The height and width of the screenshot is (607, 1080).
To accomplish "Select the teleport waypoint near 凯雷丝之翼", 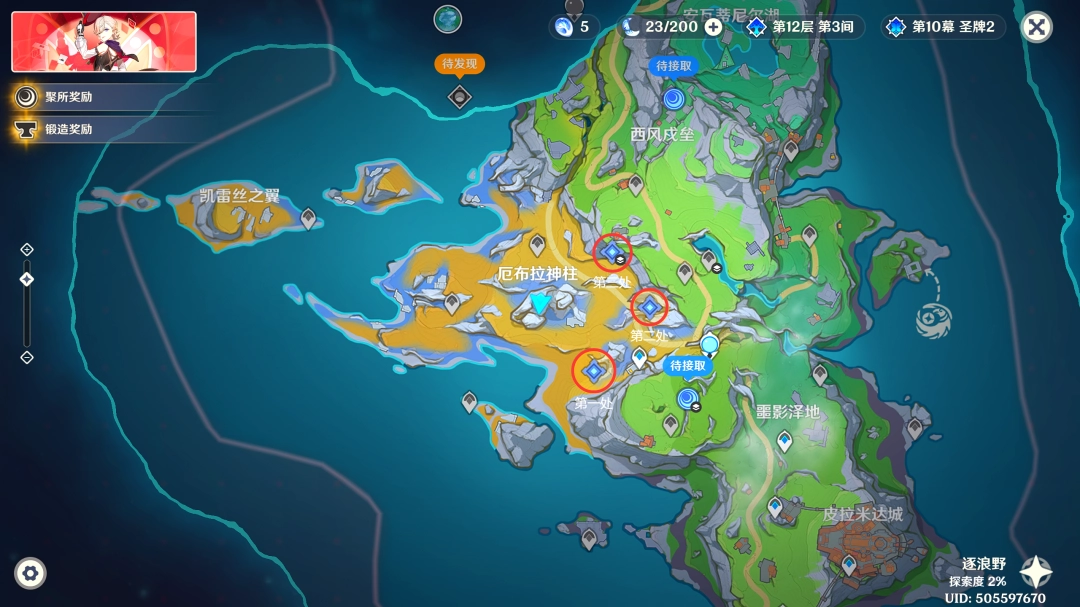I will [309, 218].
